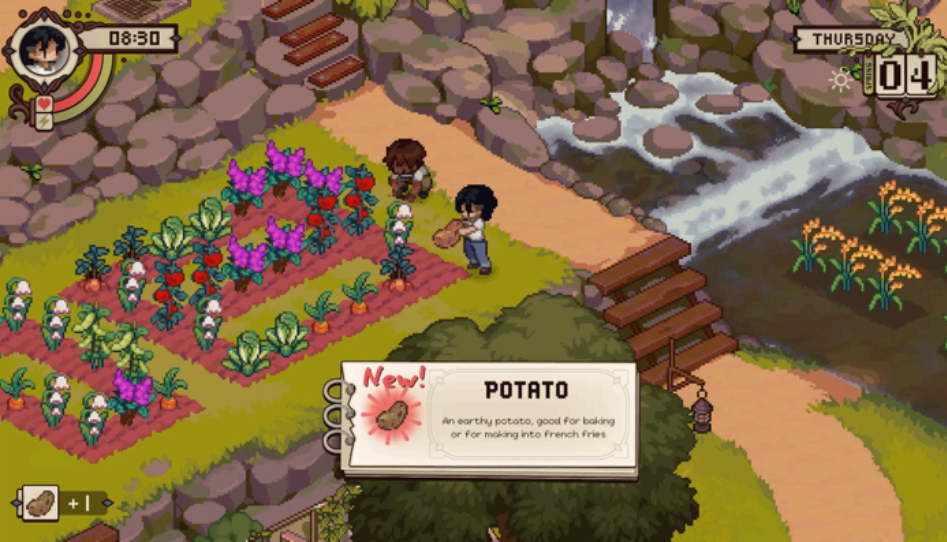Select the new Potato notification card
Viewport: 947px width, 542px height.
point(490,417)
